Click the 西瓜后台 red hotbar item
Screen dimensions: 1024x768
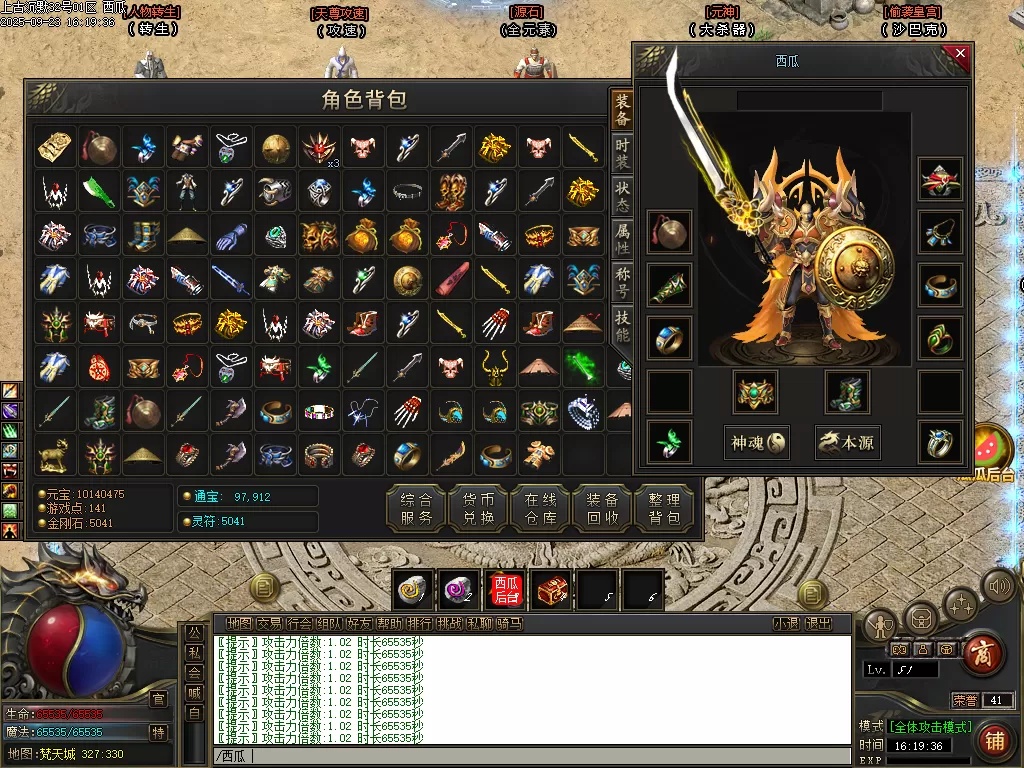point(507,591)
